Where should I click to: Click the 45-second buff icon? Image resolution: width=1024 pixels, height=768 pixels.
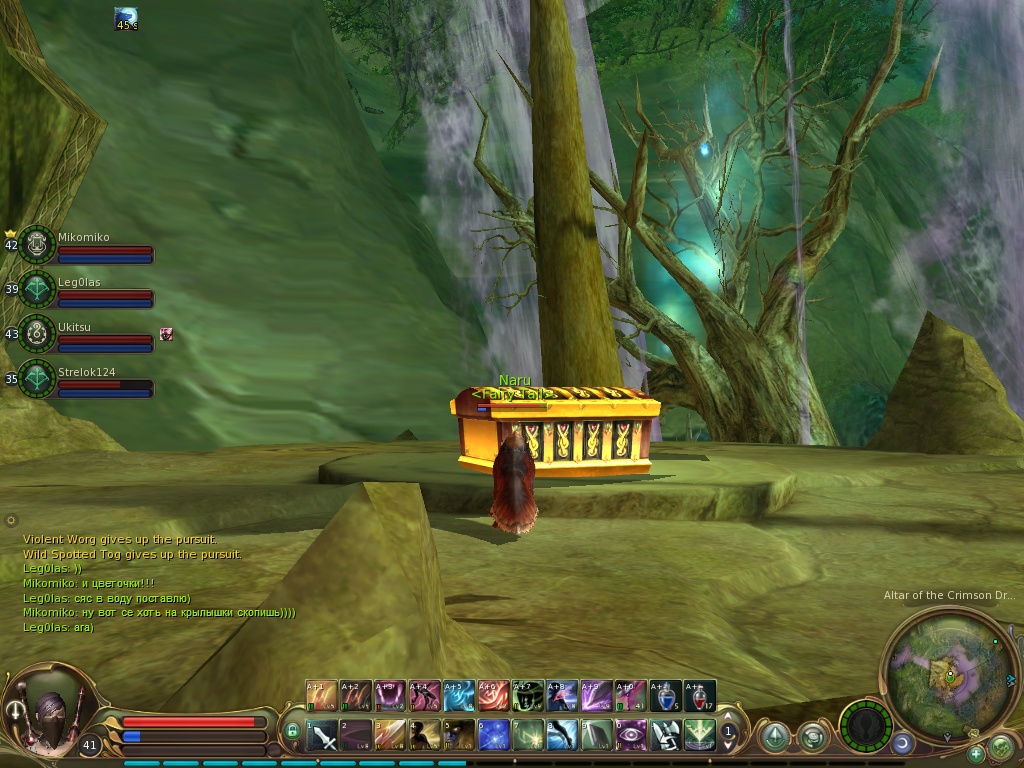pos(126,18)
